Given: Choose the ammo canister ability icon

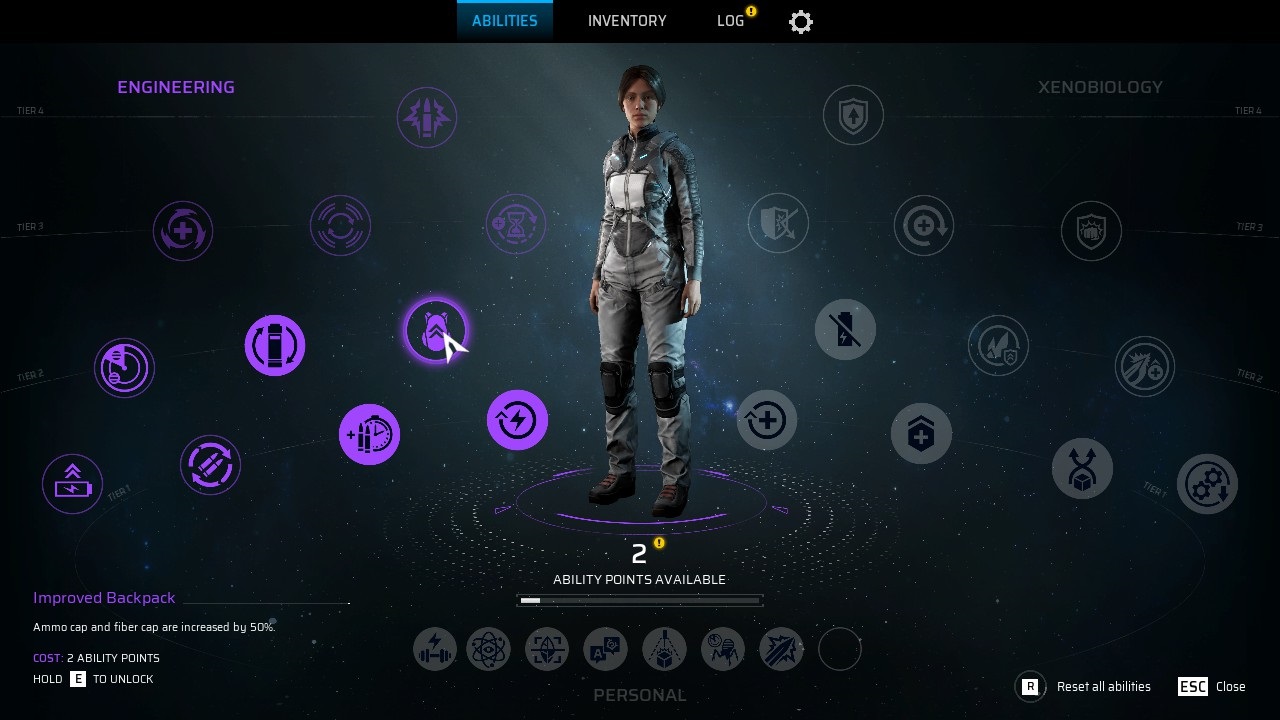Looking at the screenshot, I should [x=275, y=346].
